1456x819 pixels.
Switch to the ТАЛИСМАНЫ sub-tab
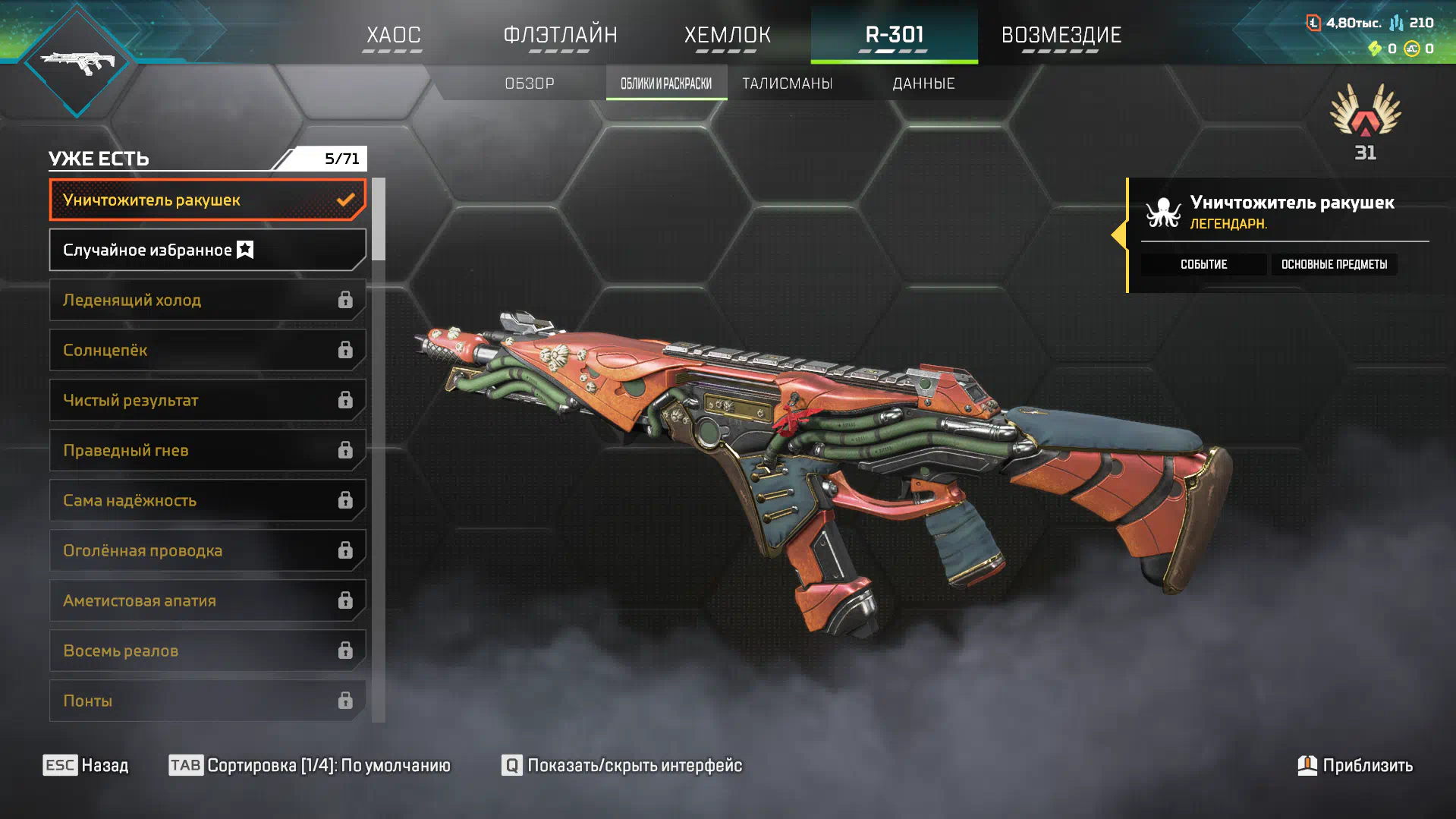[x=787, y=83]
